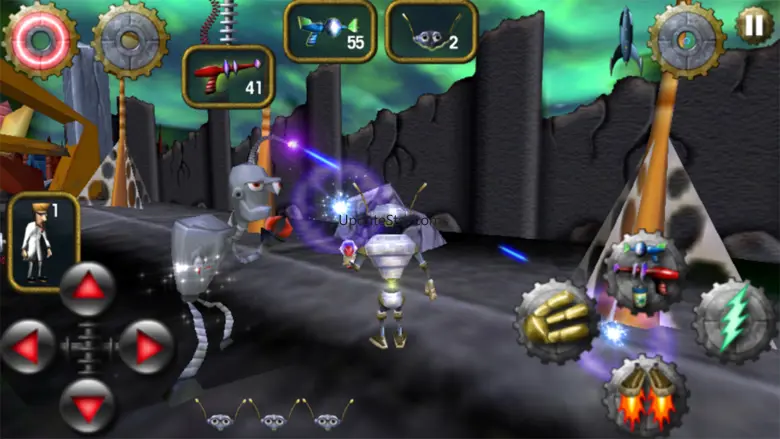
Task: Tap the scientist character portrait
Action: 43,241
